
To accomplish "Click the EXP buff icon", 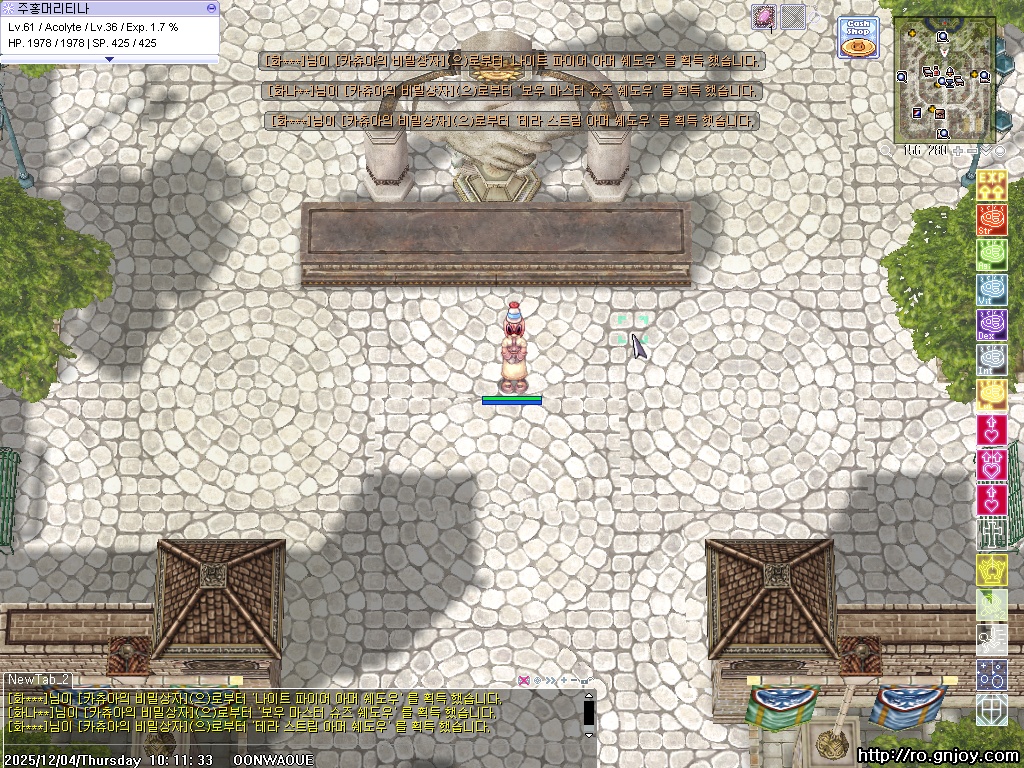I will point(991,184).
